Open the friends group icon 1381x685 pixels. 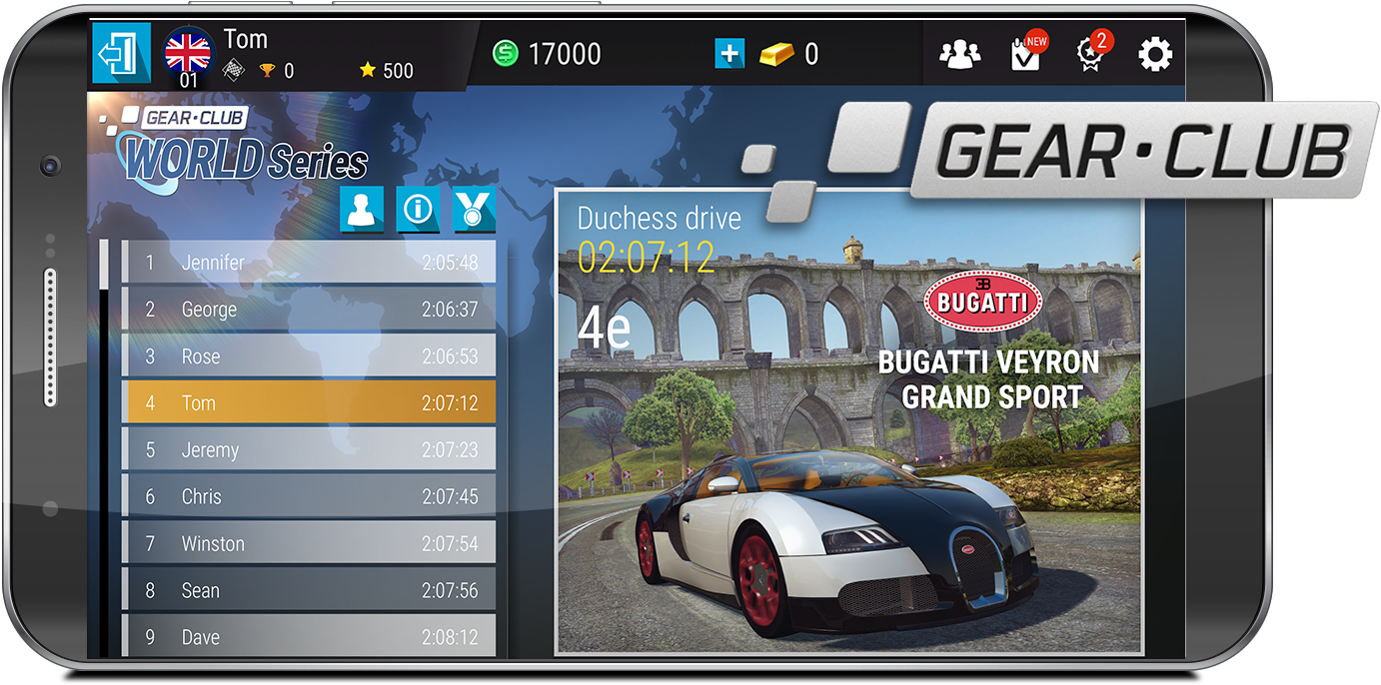click(960, 54)
